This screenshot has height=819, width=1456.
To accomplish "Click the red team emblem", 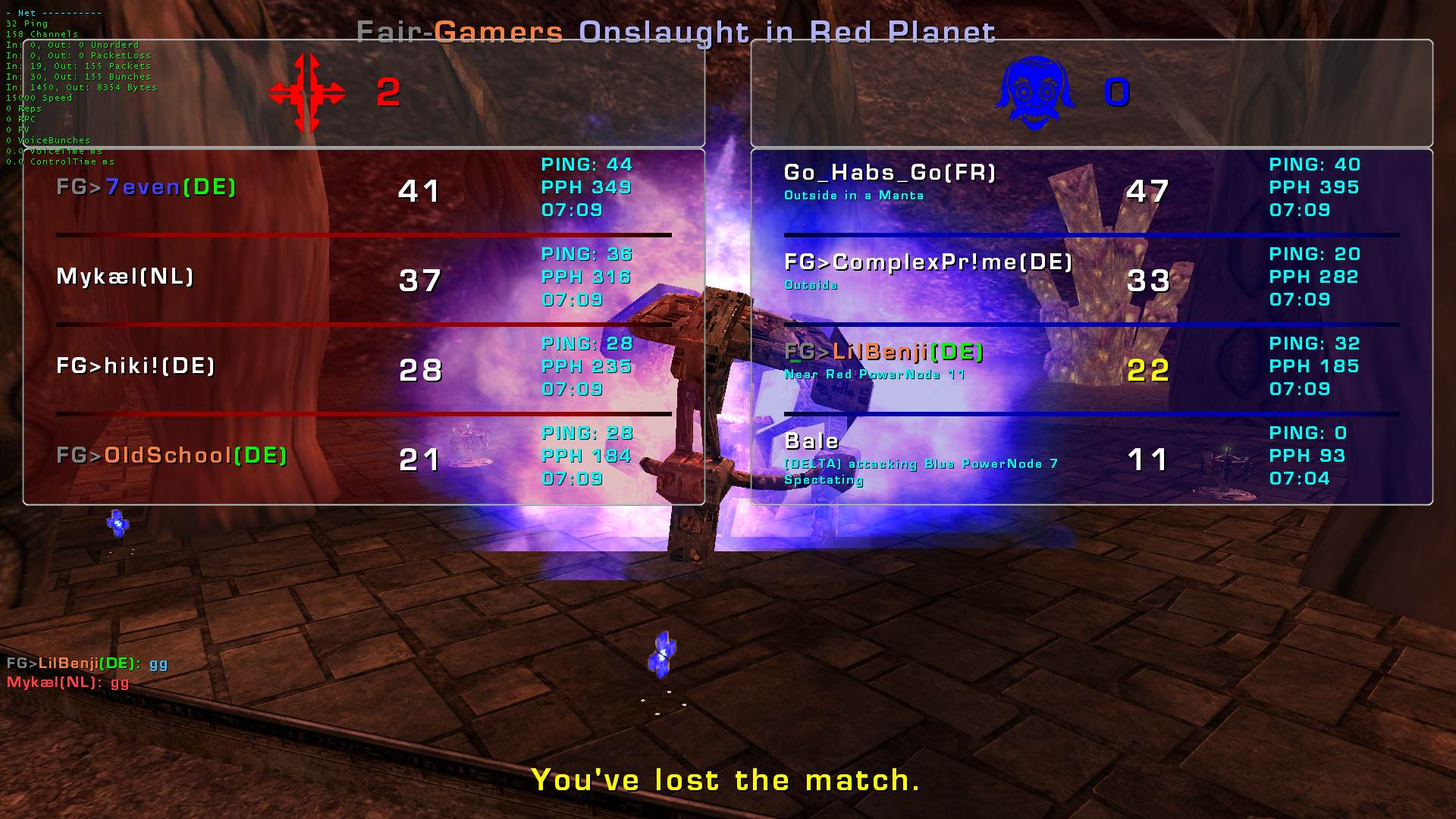I will pyautogui.click(x=307, y=93).
